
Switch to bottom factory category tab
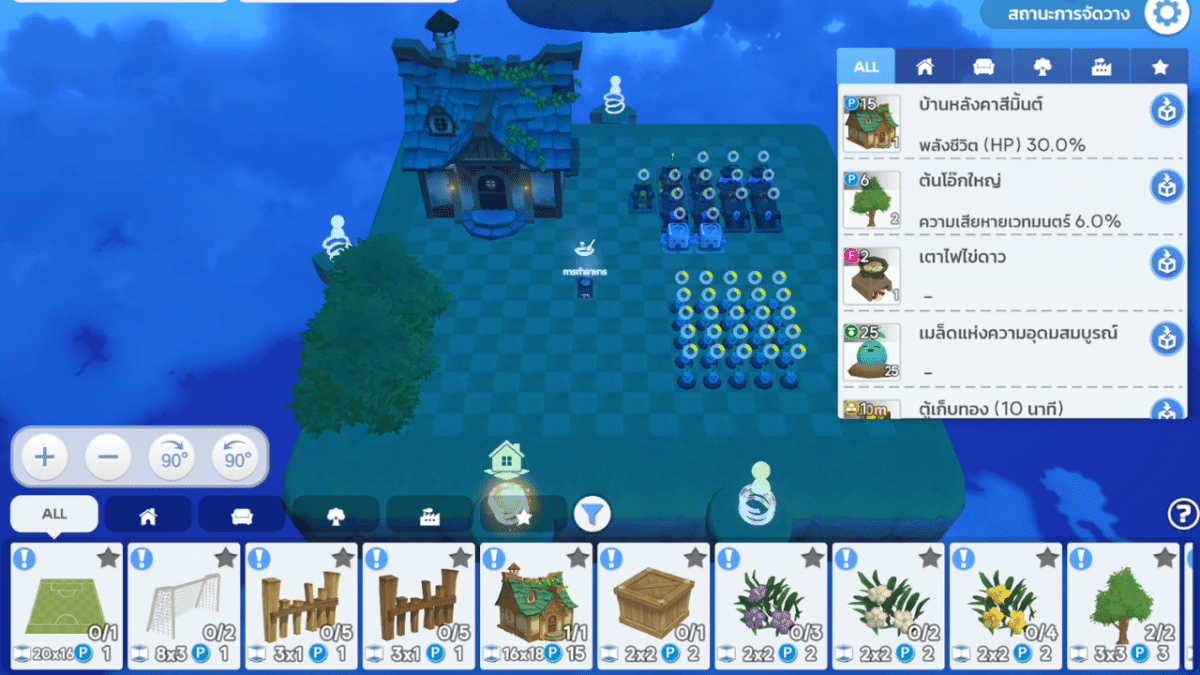click(430, 515)
